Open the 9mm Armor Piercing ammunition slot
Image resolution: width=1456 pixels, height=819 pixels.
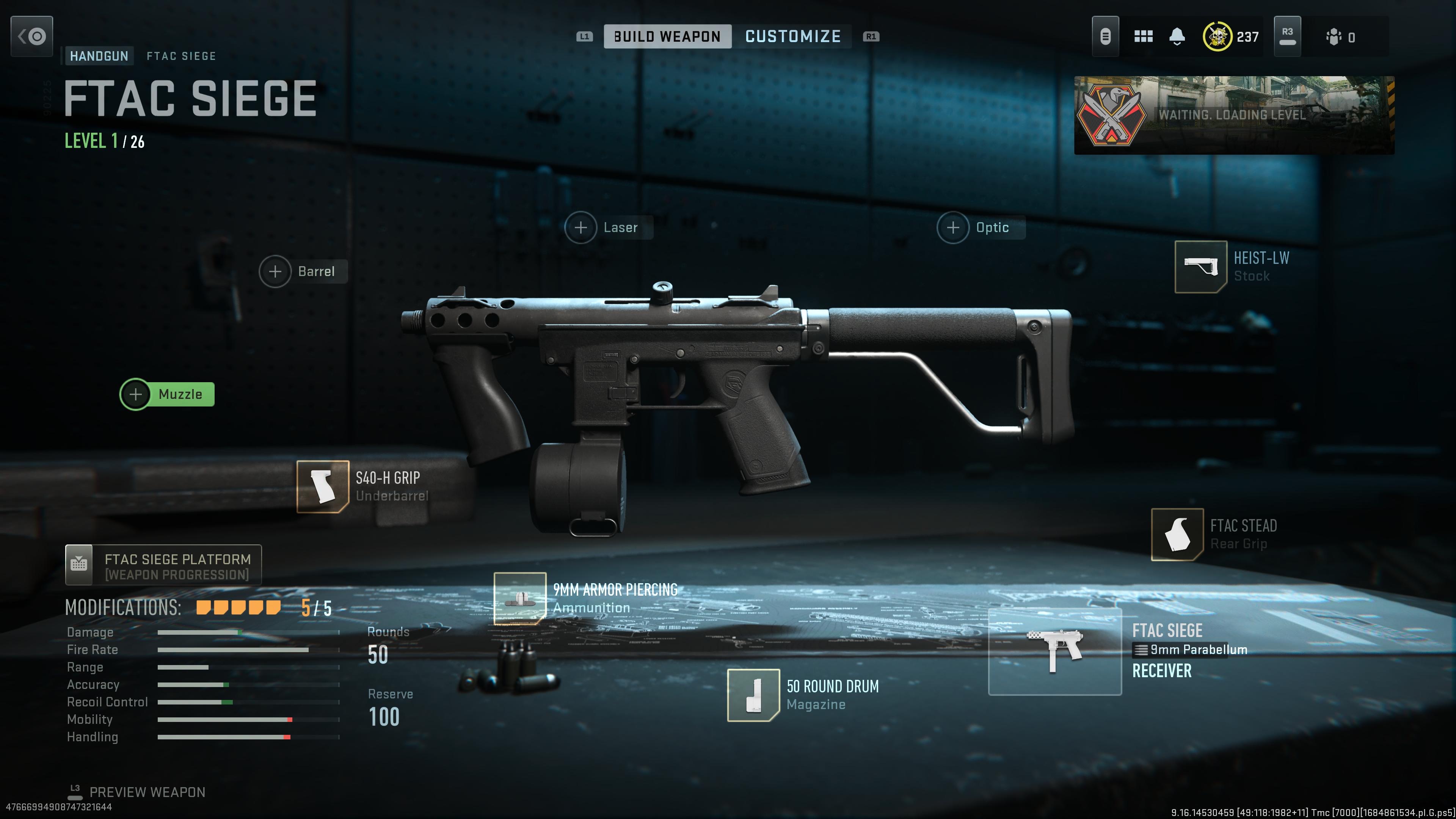520,598
